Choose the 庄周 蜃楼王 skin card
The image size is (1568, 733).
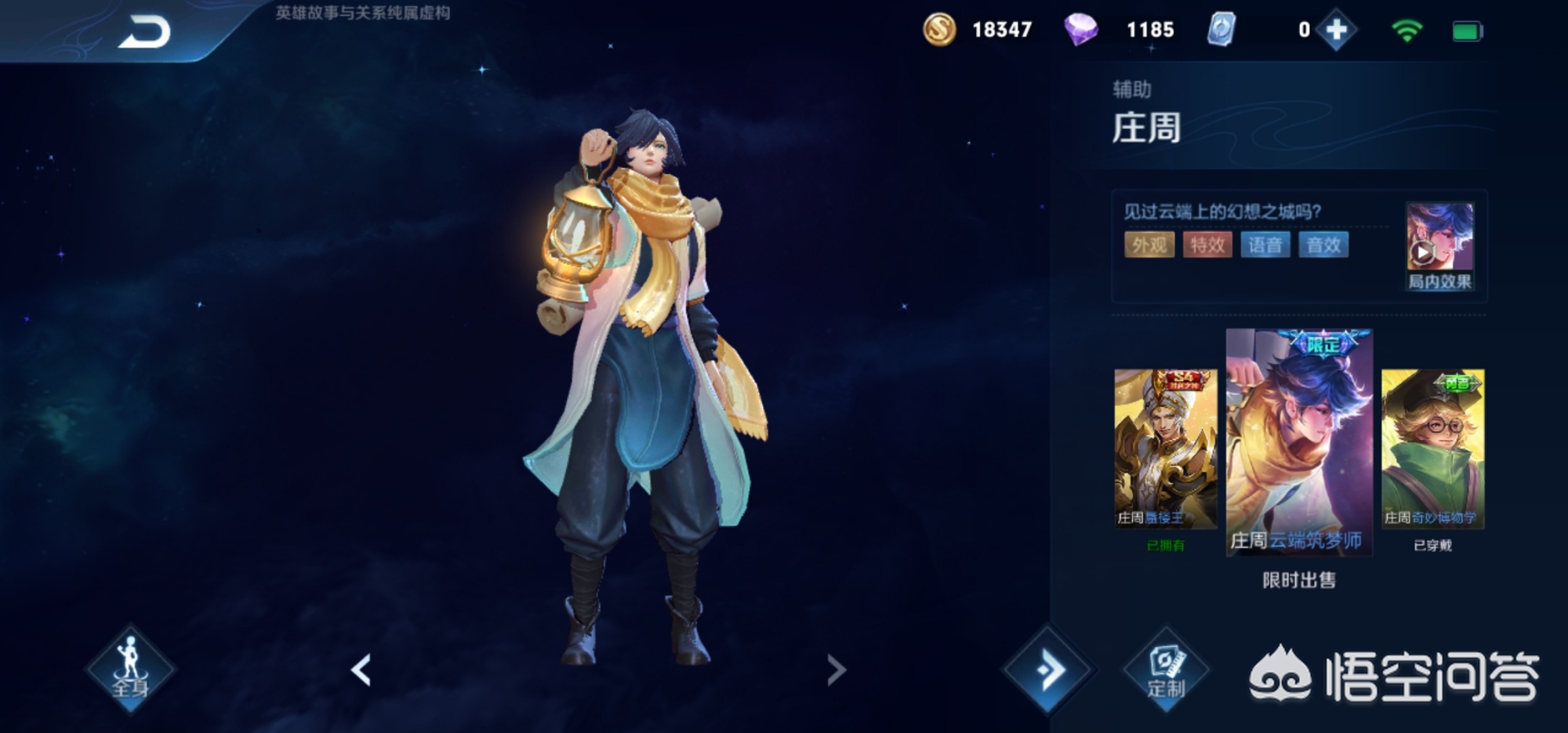tap(1166, 449)
